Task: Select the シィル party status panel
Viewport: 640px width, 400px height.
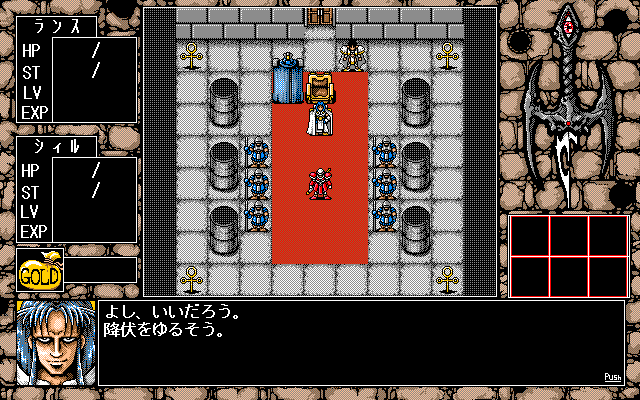Action: tap(76, 190)
